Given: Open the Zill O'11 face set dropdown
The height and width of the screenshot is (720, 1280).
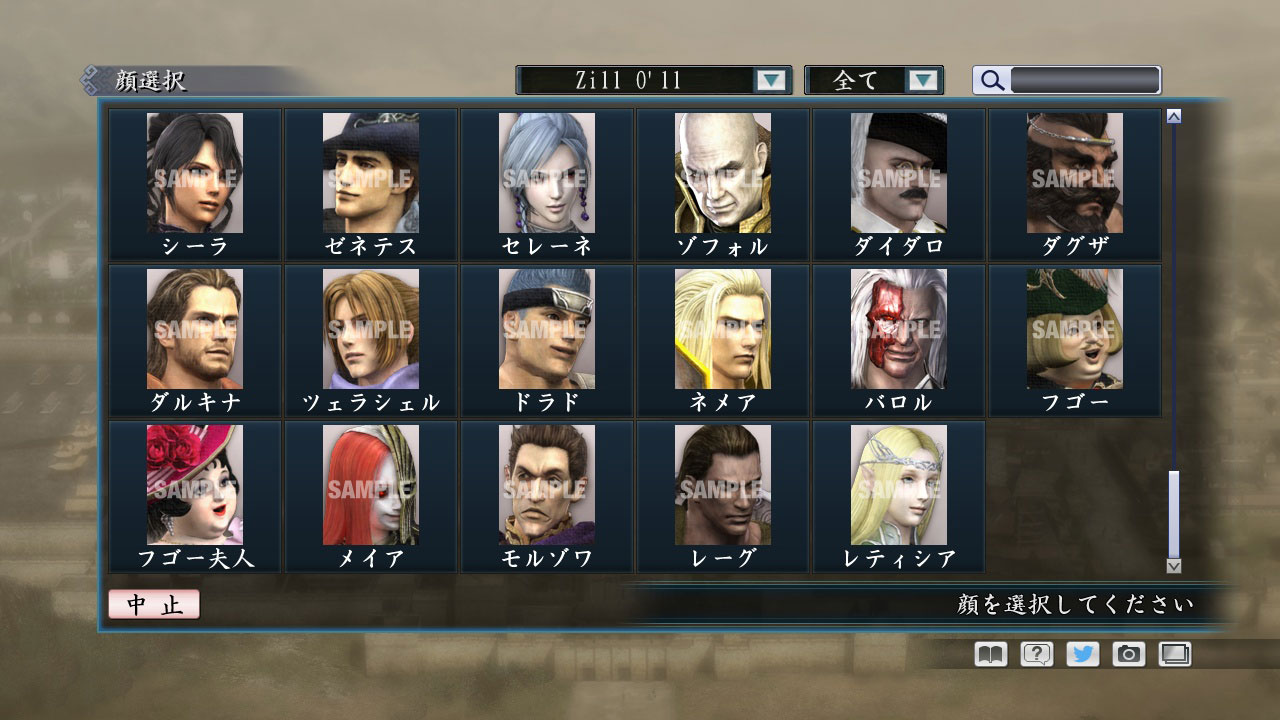Looking at the screenshot, I should click(x=650, y=80).
